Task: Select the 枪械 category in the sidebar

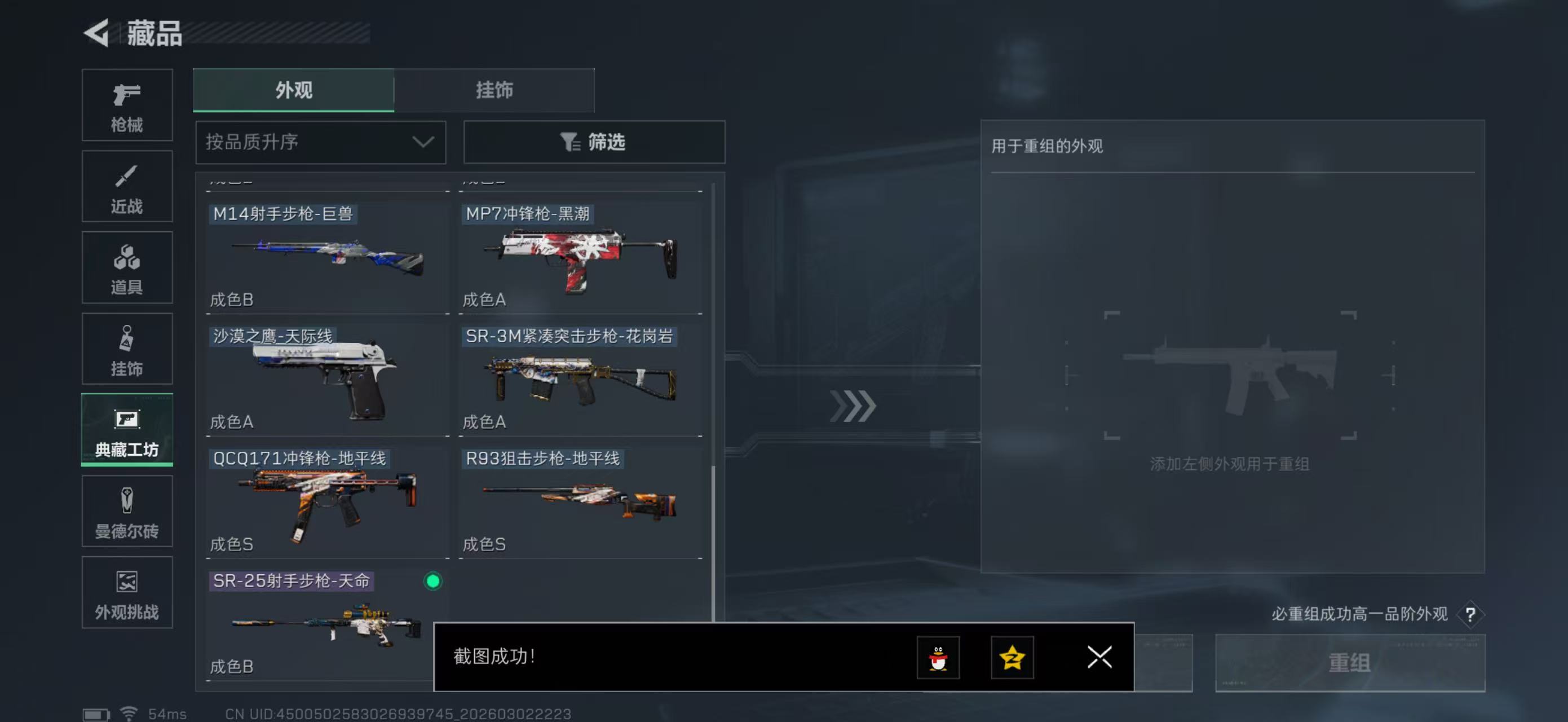Action: 127,105
